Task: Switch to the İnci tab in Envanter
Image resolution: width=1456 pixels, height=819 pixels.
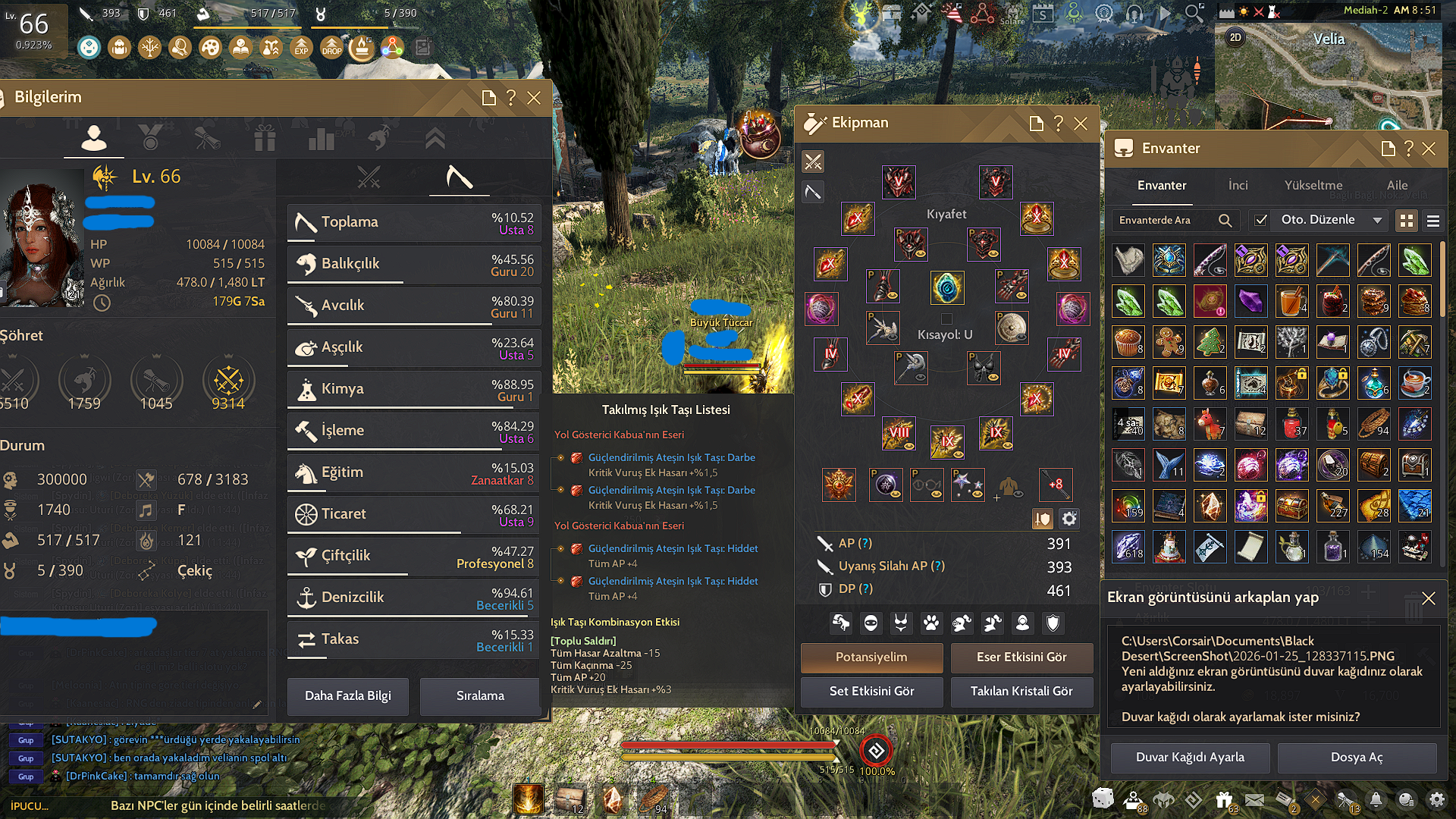Action: (x=1238, y=185)
